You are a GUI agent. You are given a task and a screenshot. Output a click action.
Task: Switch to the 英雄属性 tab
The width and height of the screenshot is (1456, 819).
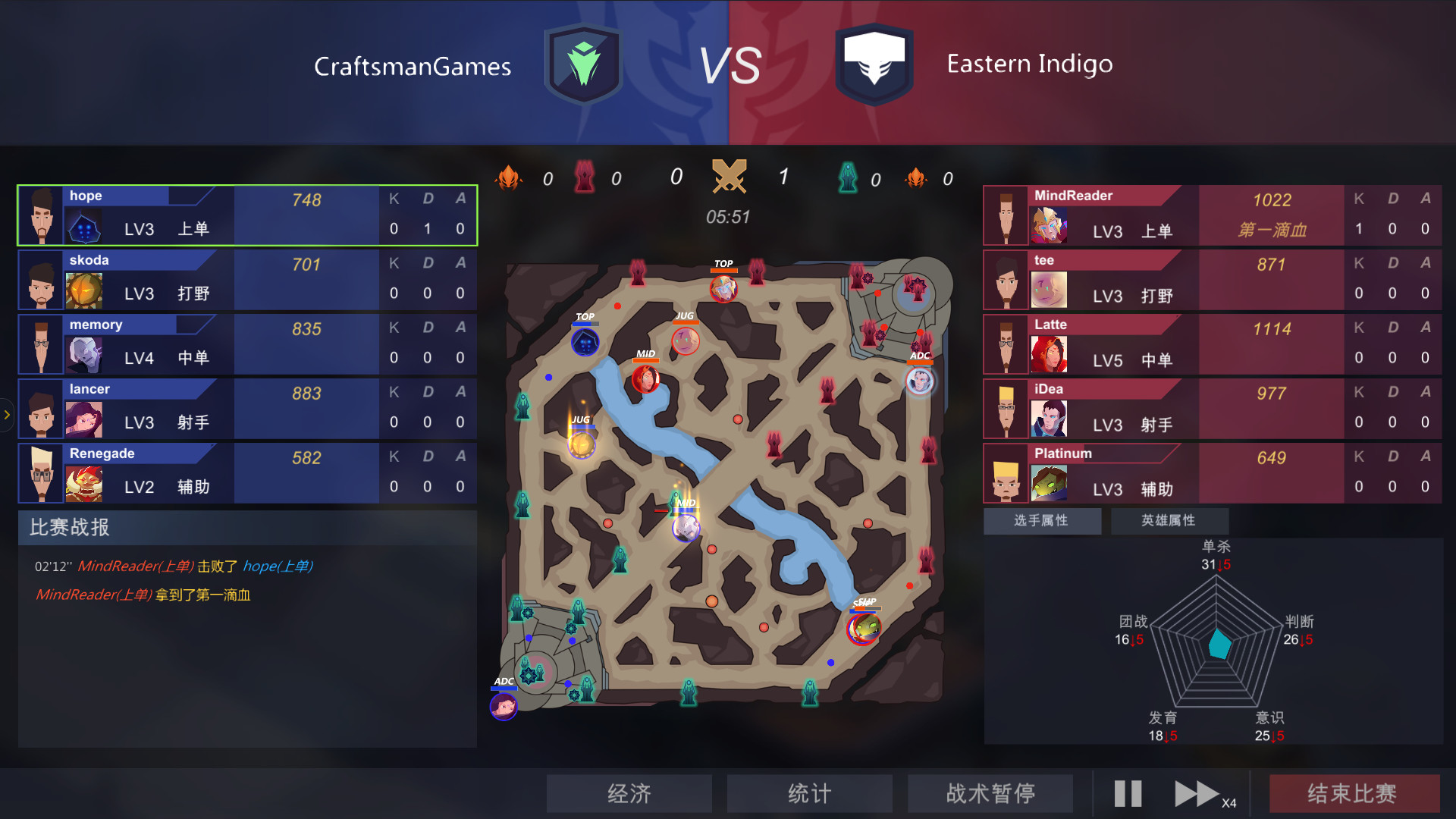coord(1169,521)
